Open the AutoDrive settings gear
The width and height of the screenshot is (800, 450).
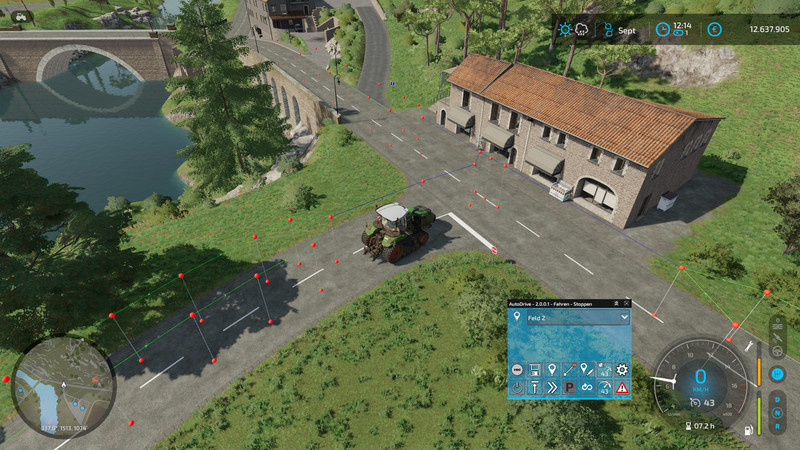pos(622,370)
